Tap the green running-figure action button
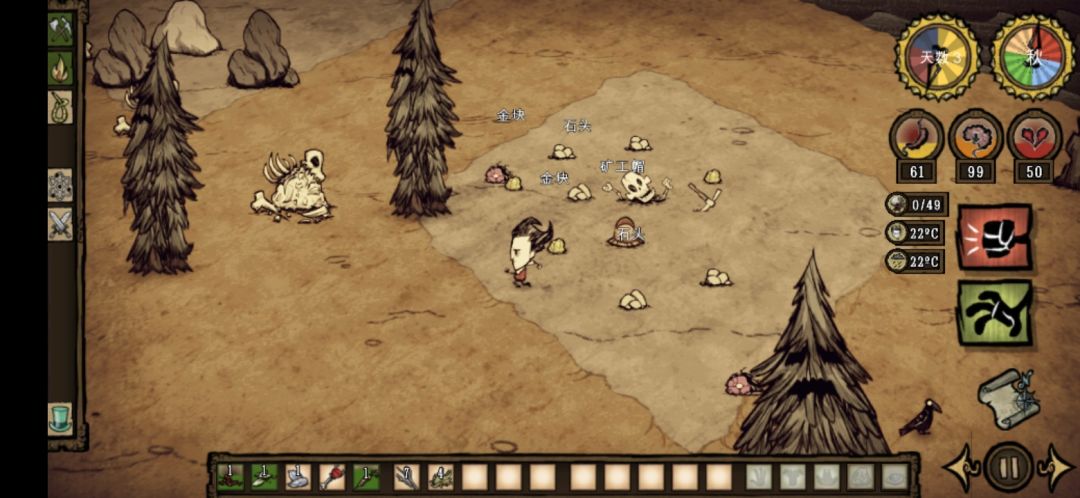The height and width of the screenshot is (498, 1080). (994, 311)
